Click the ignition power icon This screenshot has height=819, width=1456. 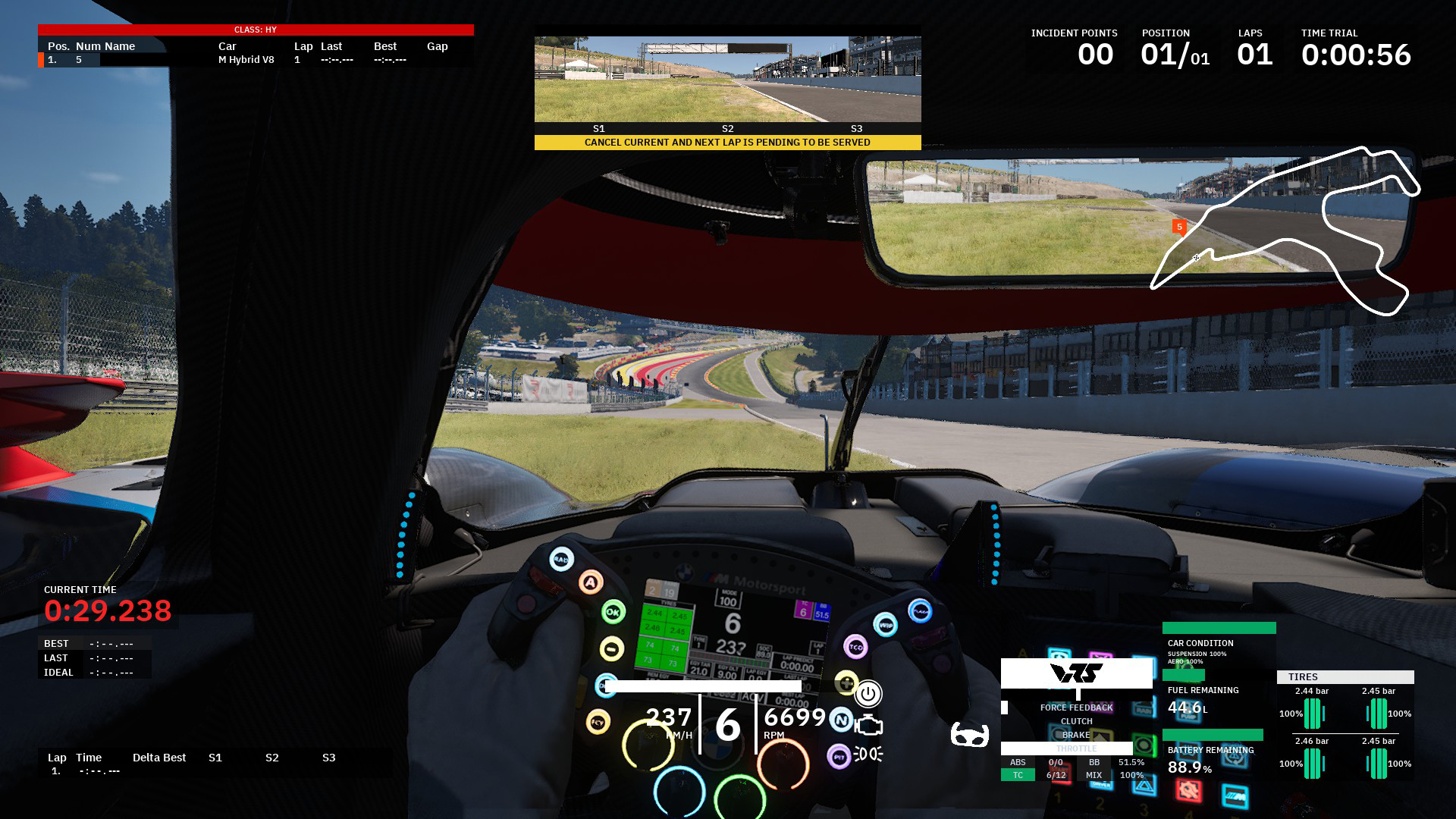click(x=868, y=694)
